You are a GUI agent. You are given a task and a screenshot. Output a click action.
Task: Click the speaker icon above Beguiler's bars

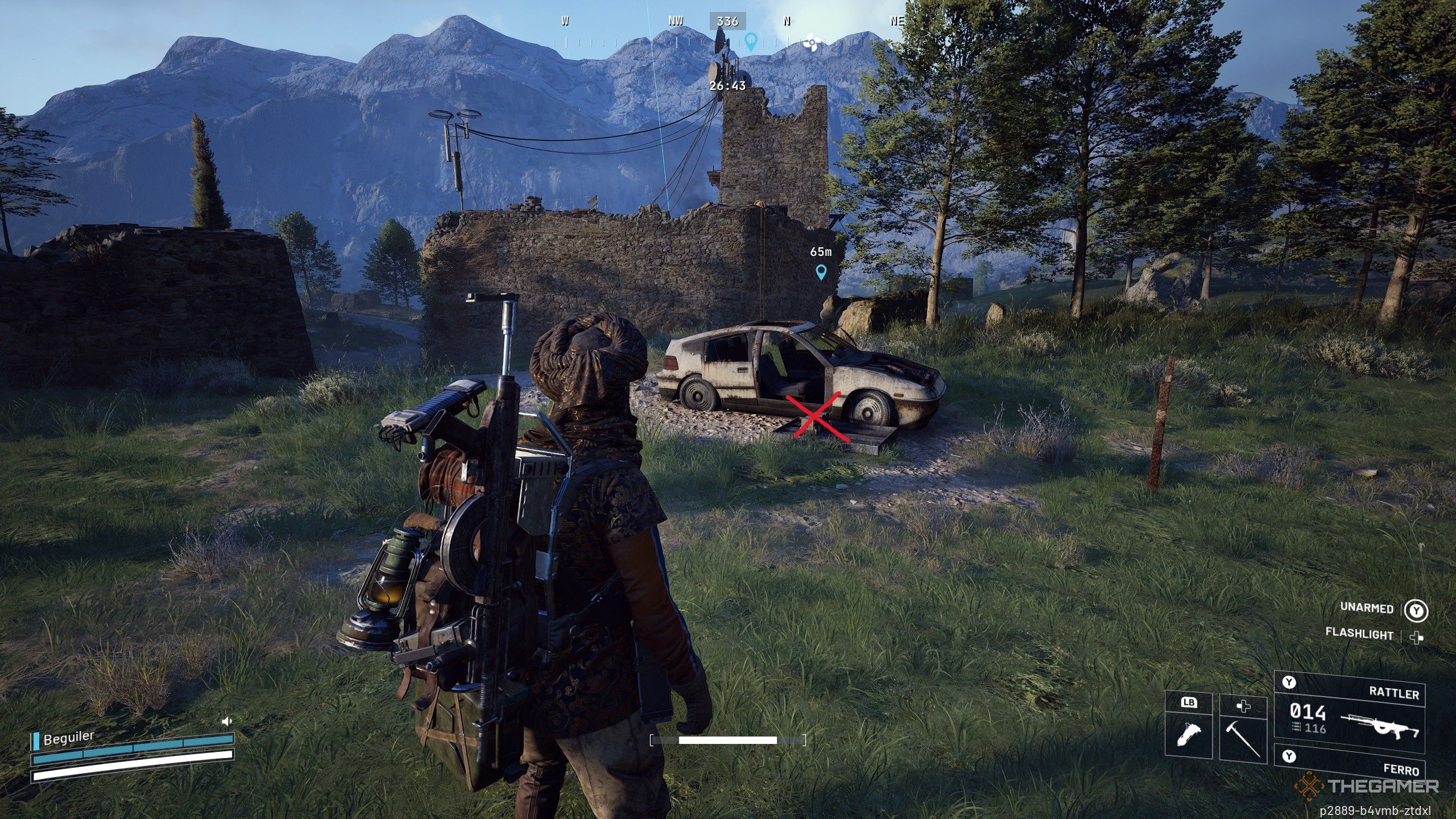click(x=227, y=721)
